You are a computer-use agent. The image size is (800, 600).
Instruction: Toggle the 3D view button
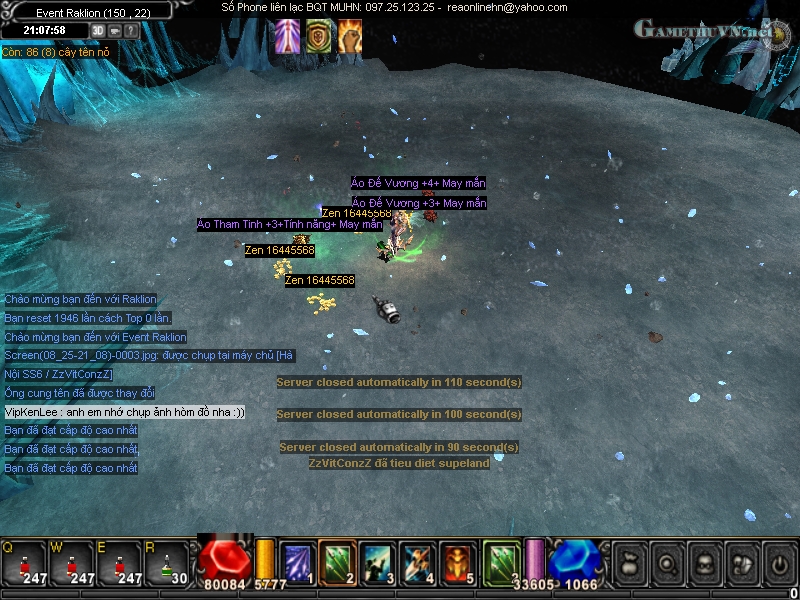98,30
